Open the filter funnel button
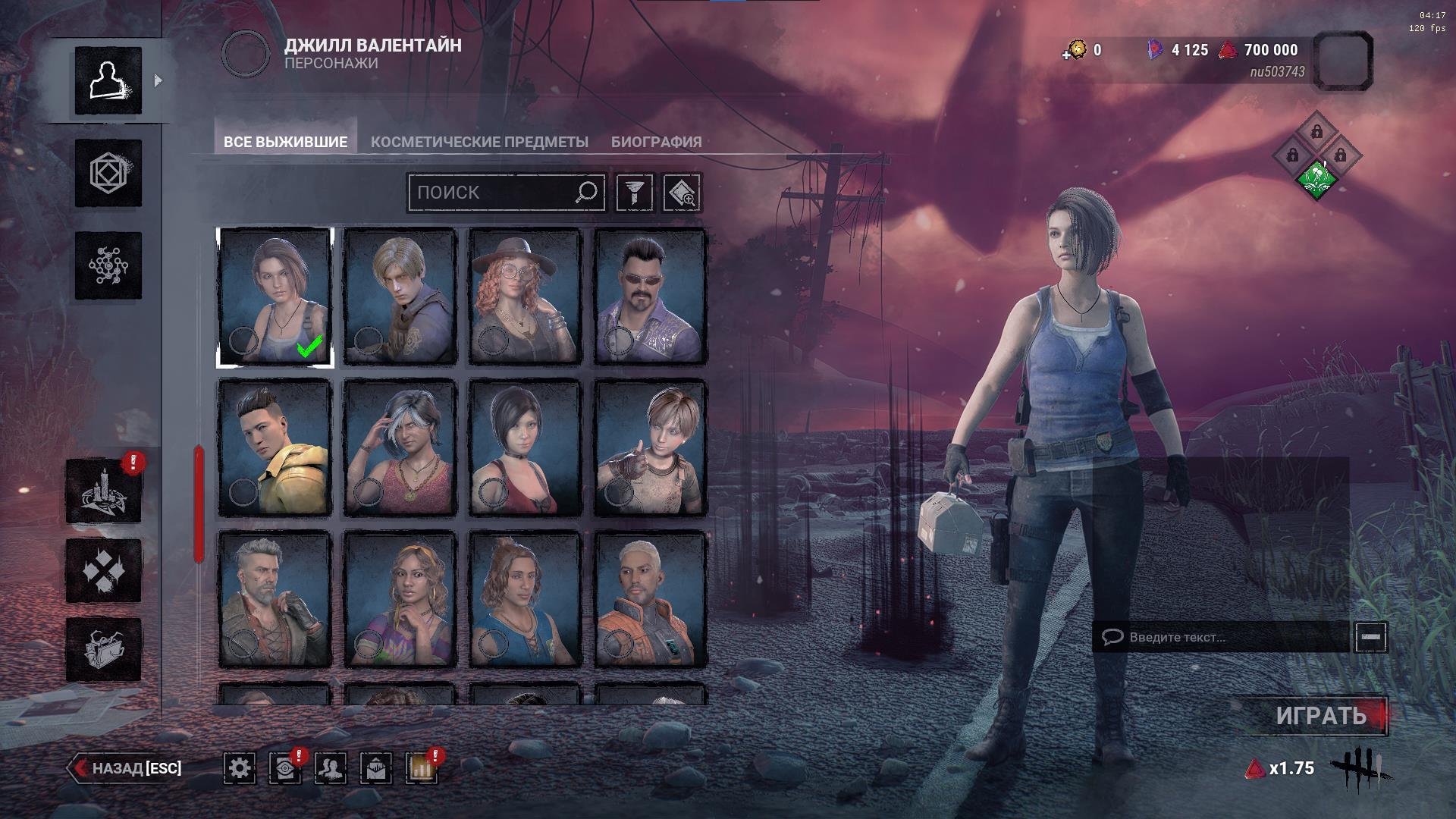Screen dimensions: 1456x819 pos(634,193)
